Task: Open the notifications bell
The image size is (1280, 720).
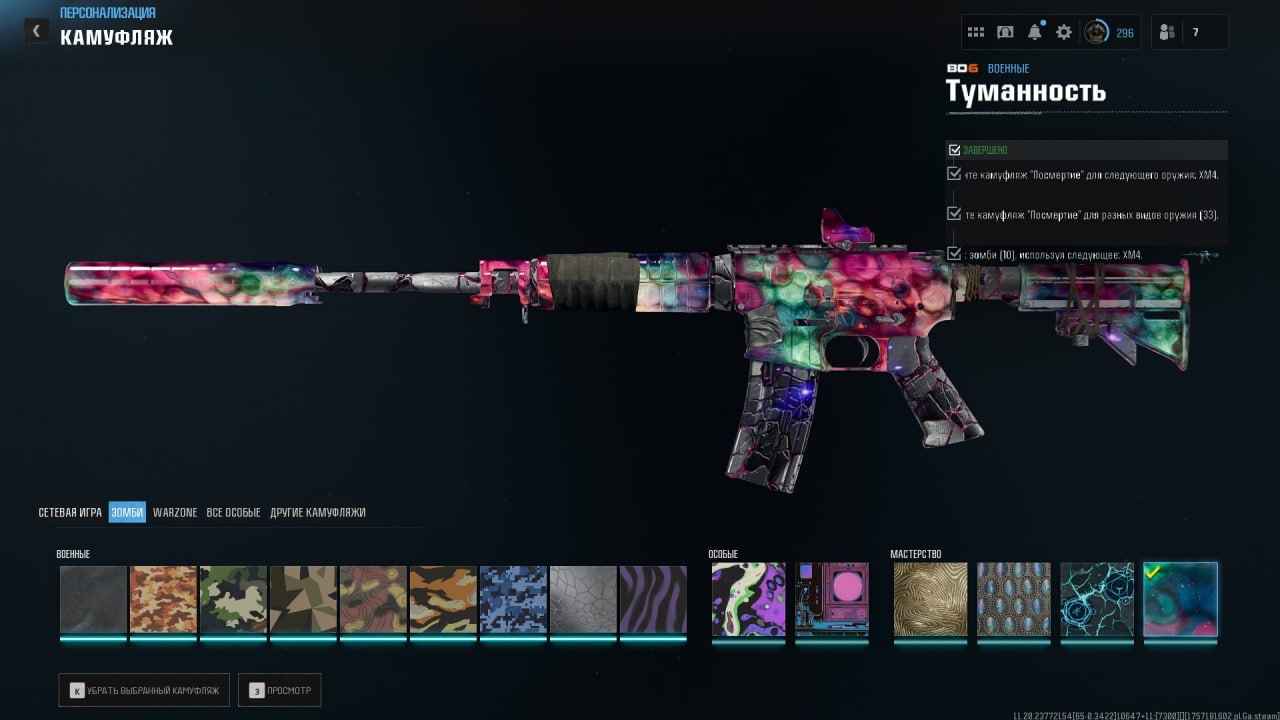Action: point(1035,32)
